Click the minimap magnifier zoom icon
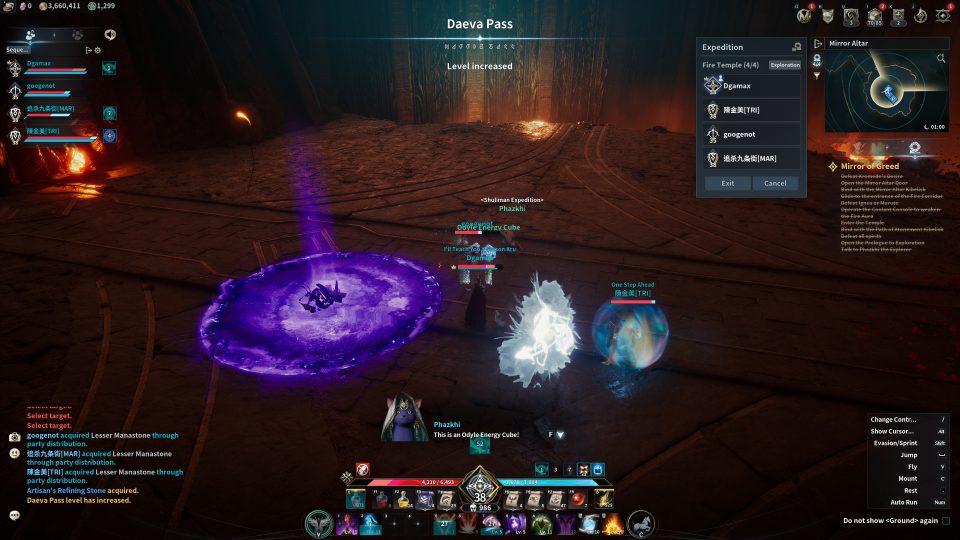This screenshot has width=960, height=540. (941, 59)
